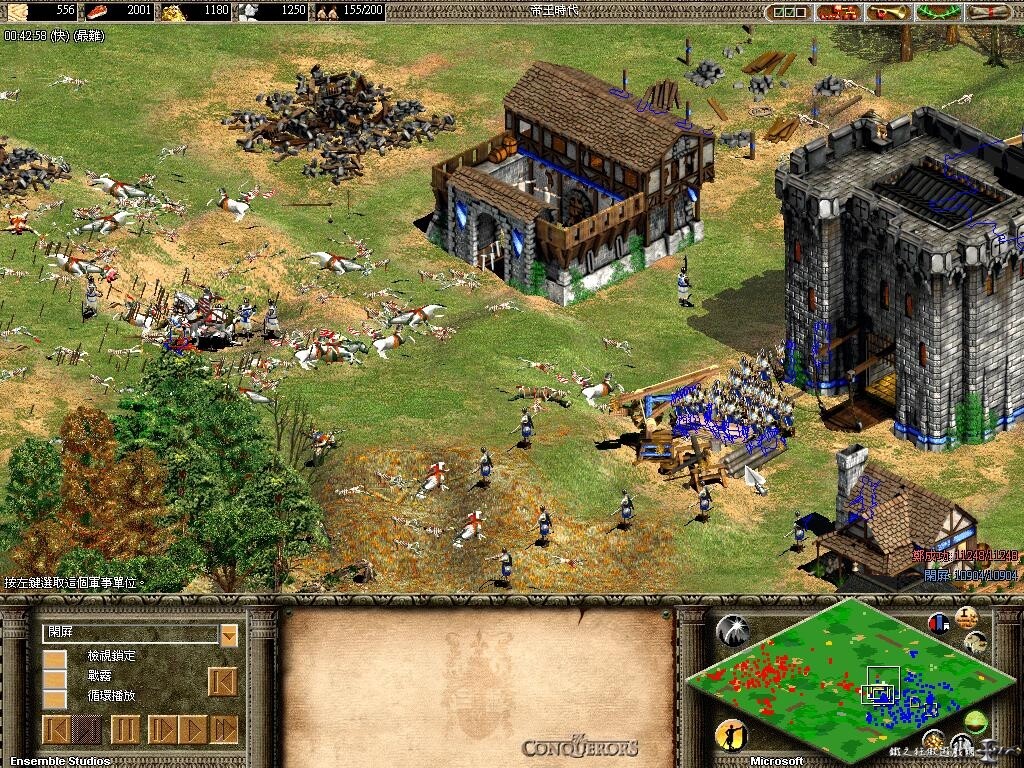The height and width of the screenshot is (768, 1024).
Task: Activate the flare signal button beside minimap
Action: 732,630
